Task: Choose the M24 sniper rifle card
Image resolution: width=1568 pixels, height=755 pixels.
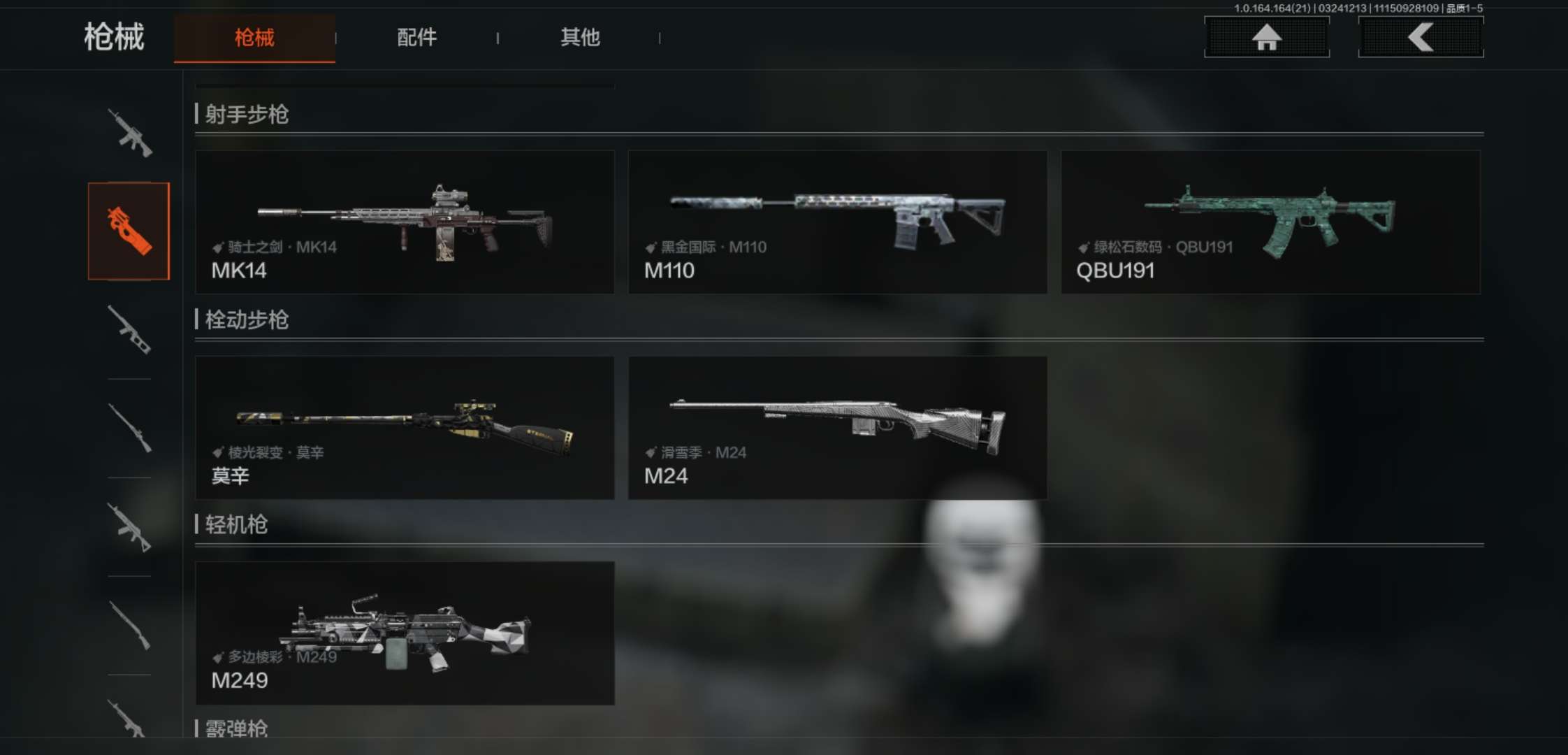Action: (x=837, y=427)
